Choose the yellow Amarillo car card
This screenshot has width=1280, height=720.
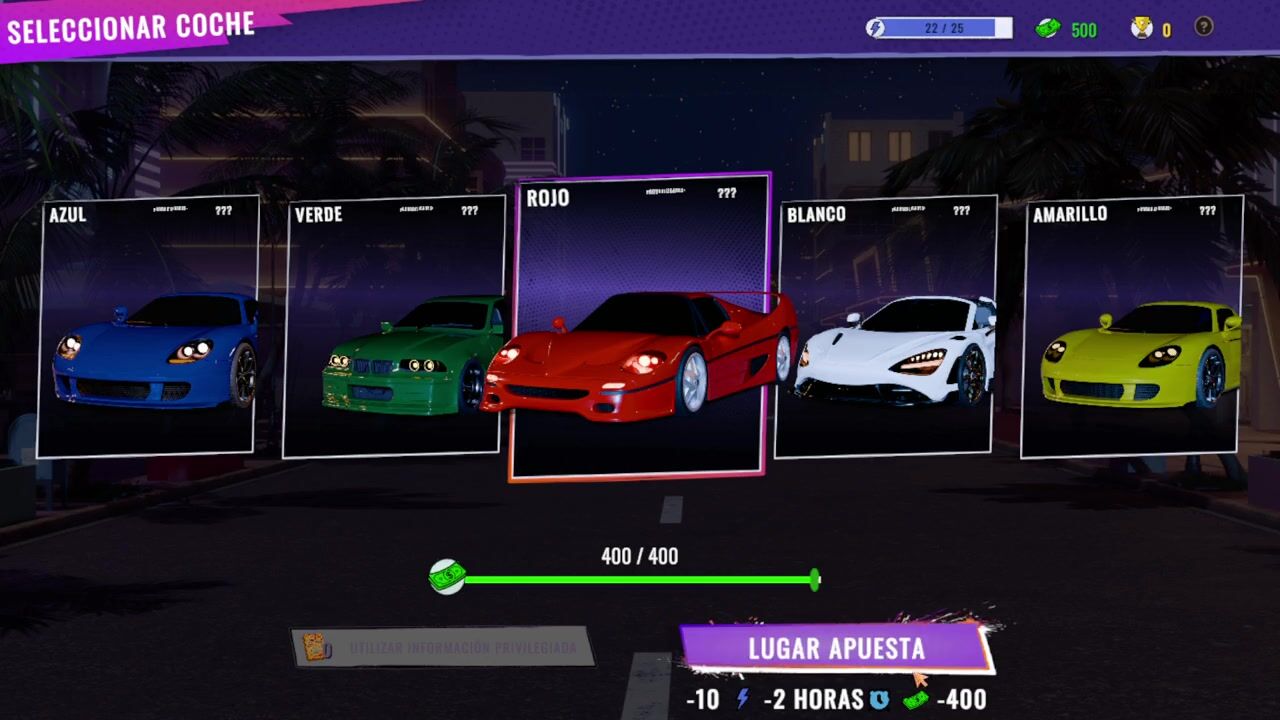tap(1132, 326)
